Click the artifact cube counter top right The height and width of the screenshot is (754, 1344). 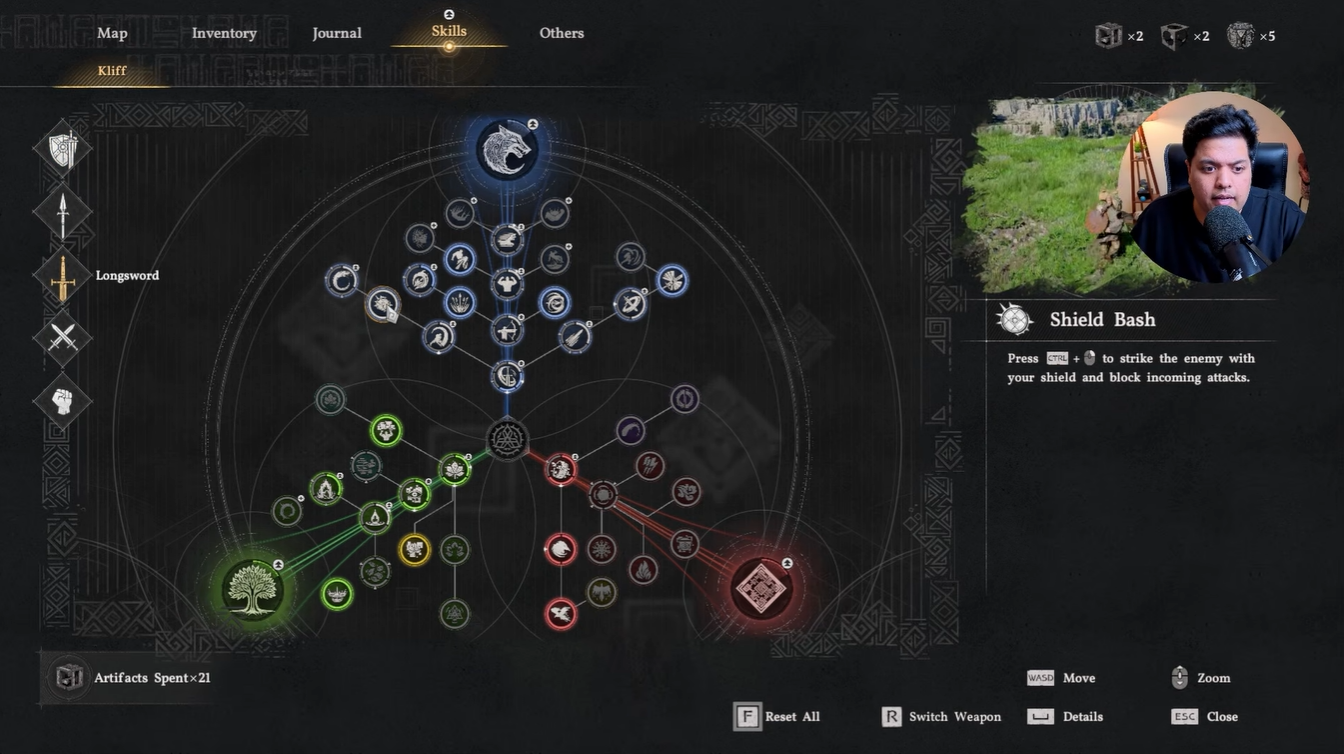click(1110, 35)
